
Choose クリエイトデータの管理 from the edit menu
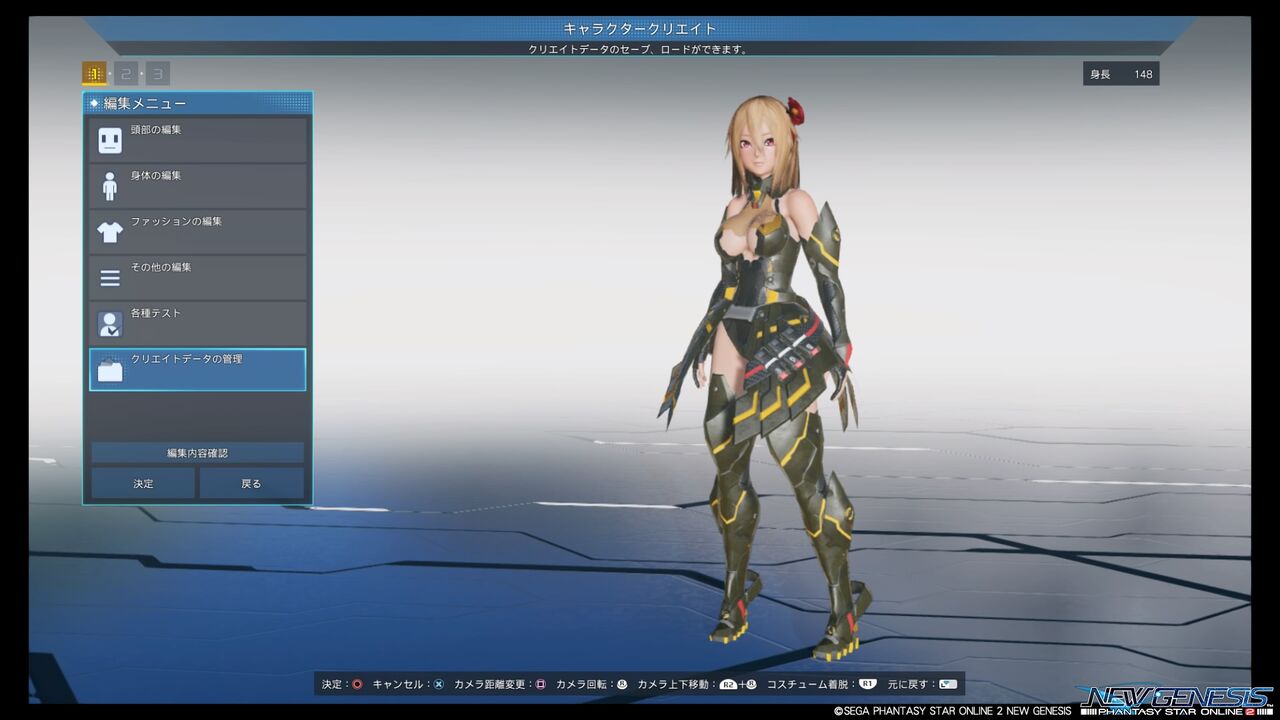197,369
